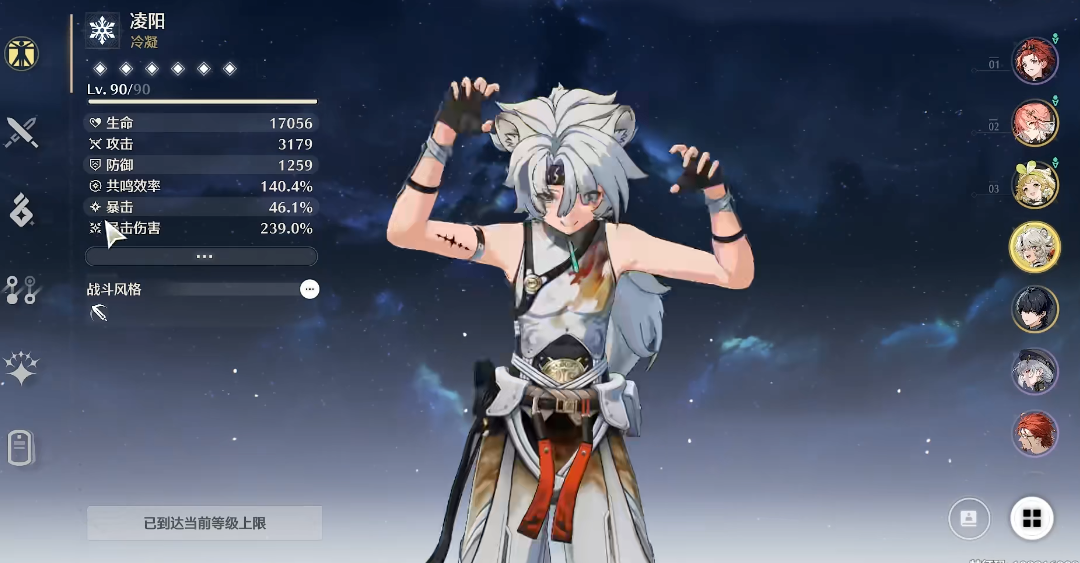Open the Forte skill tree tab
This screenshot has width=1080, height=563.
click(21, 290)
